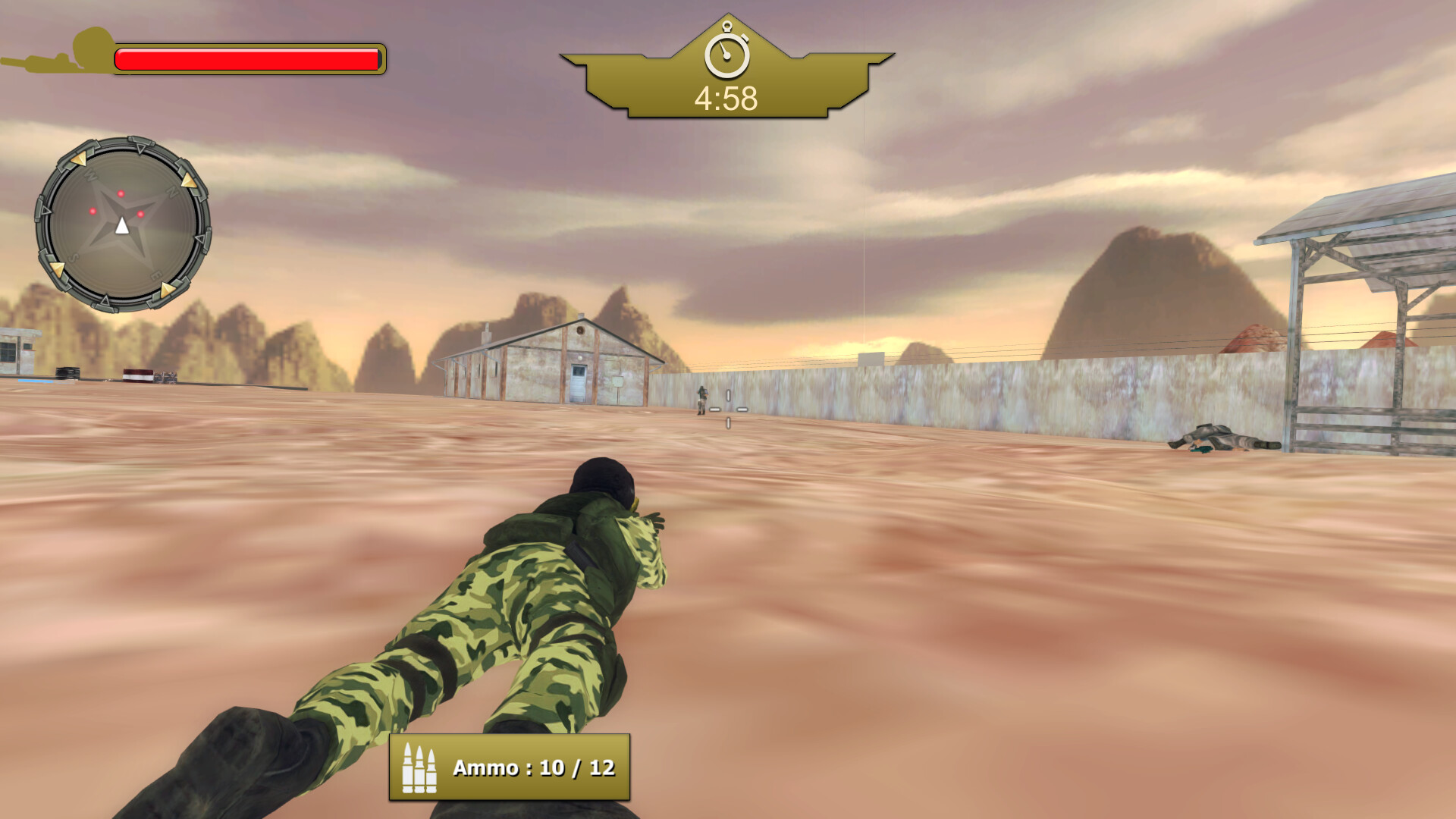Viewport: 1456px width, 819px height.
Task: Expand the timer banner
Action: 726,83
